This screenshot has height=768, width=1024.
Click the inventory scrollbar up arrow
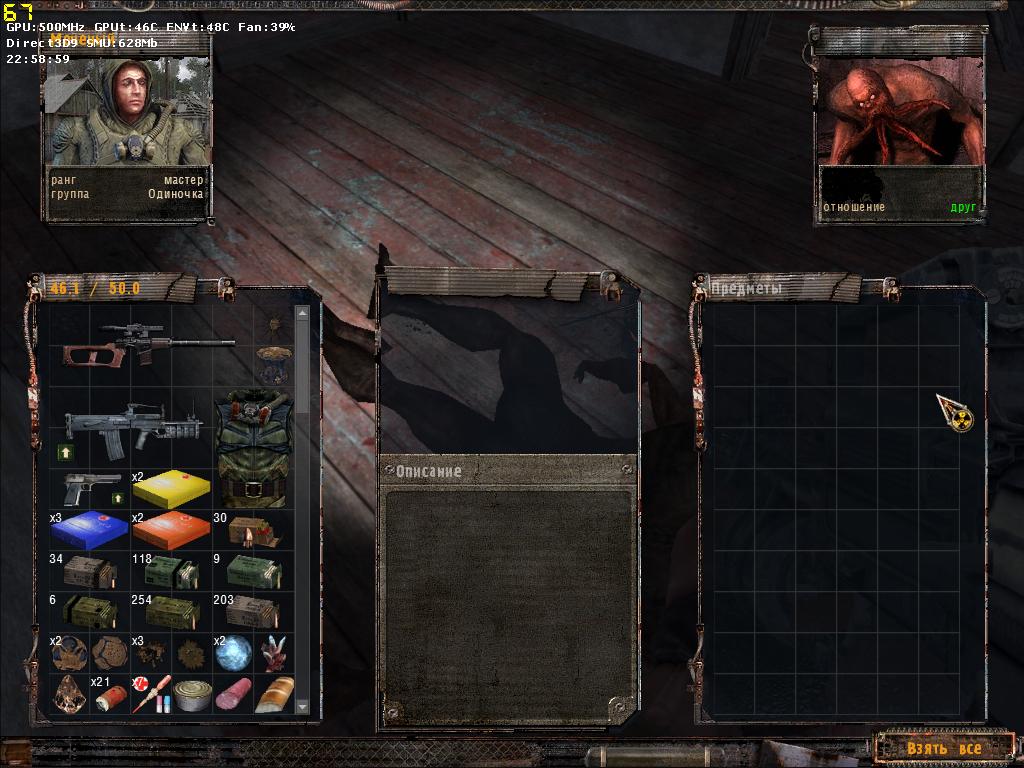(x=302, y=314)
